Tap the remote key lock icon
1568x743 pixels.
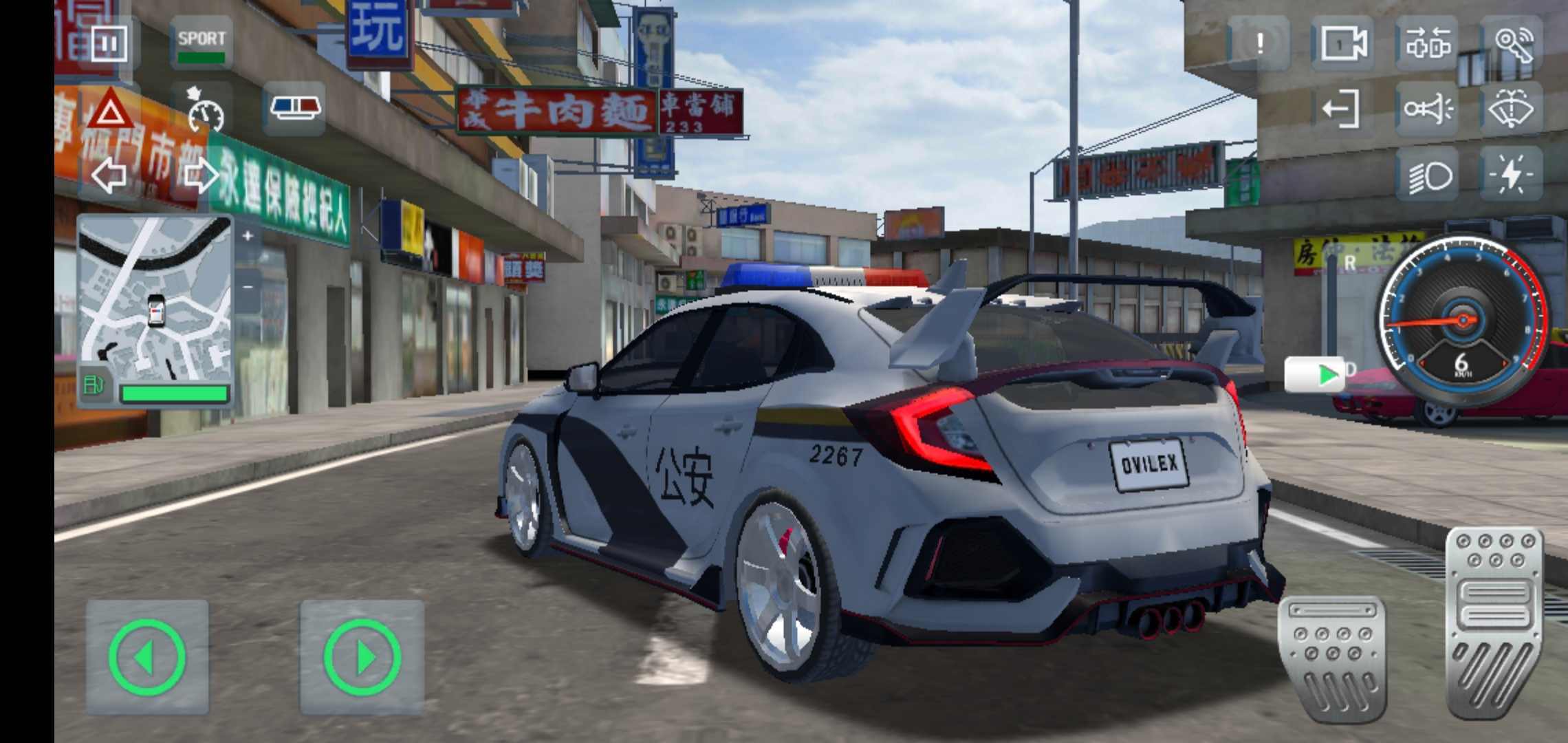1512,44
